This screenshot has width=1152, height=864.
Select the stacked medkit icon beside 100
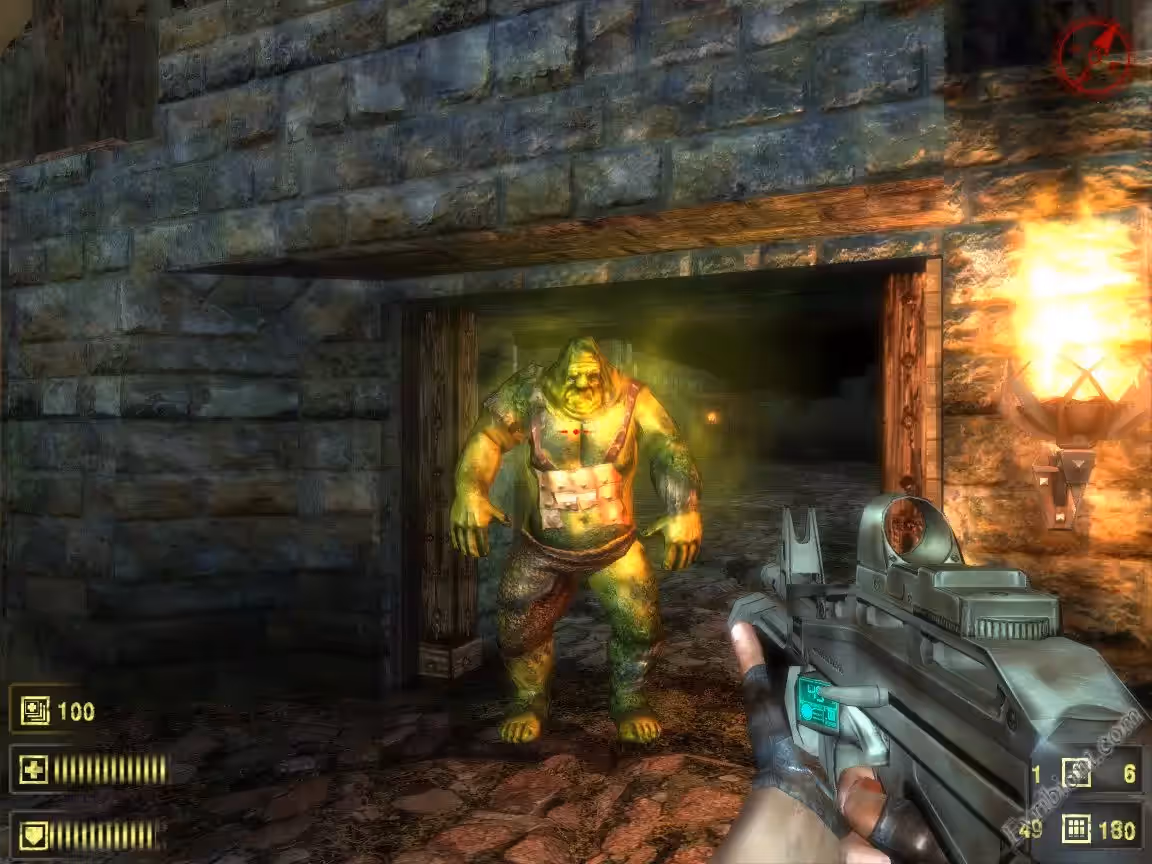click(x=35, y=712)
